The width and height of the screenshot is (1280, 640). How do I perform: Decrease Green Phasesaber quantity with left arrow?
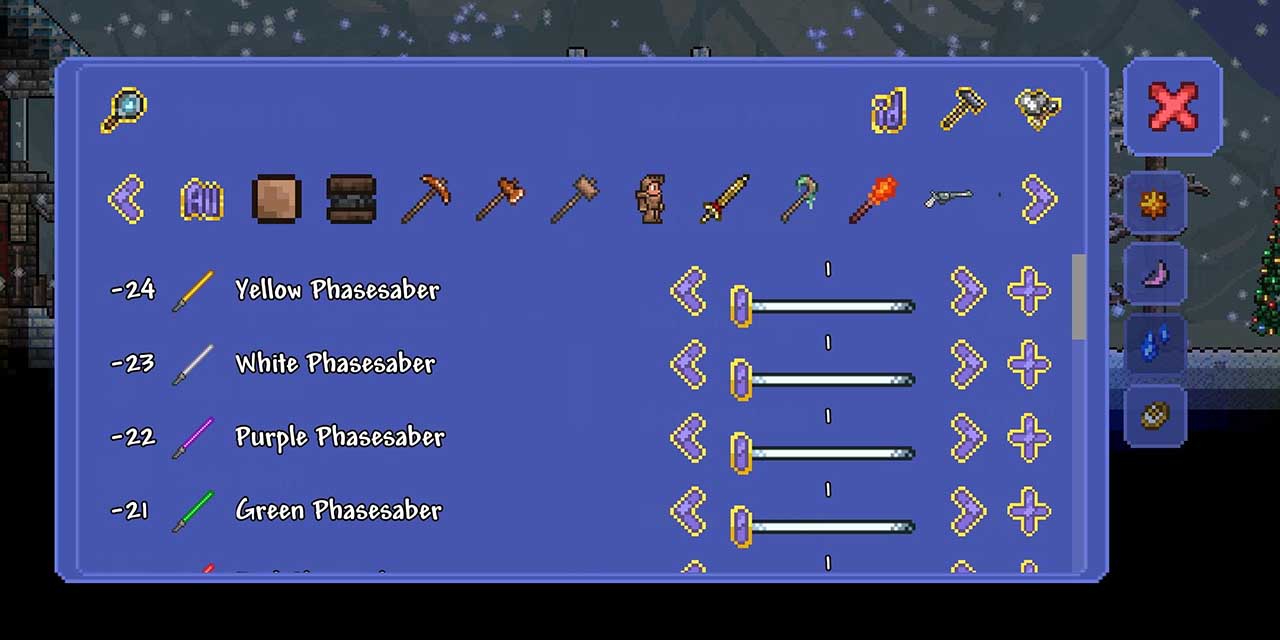tap(688, 512)
